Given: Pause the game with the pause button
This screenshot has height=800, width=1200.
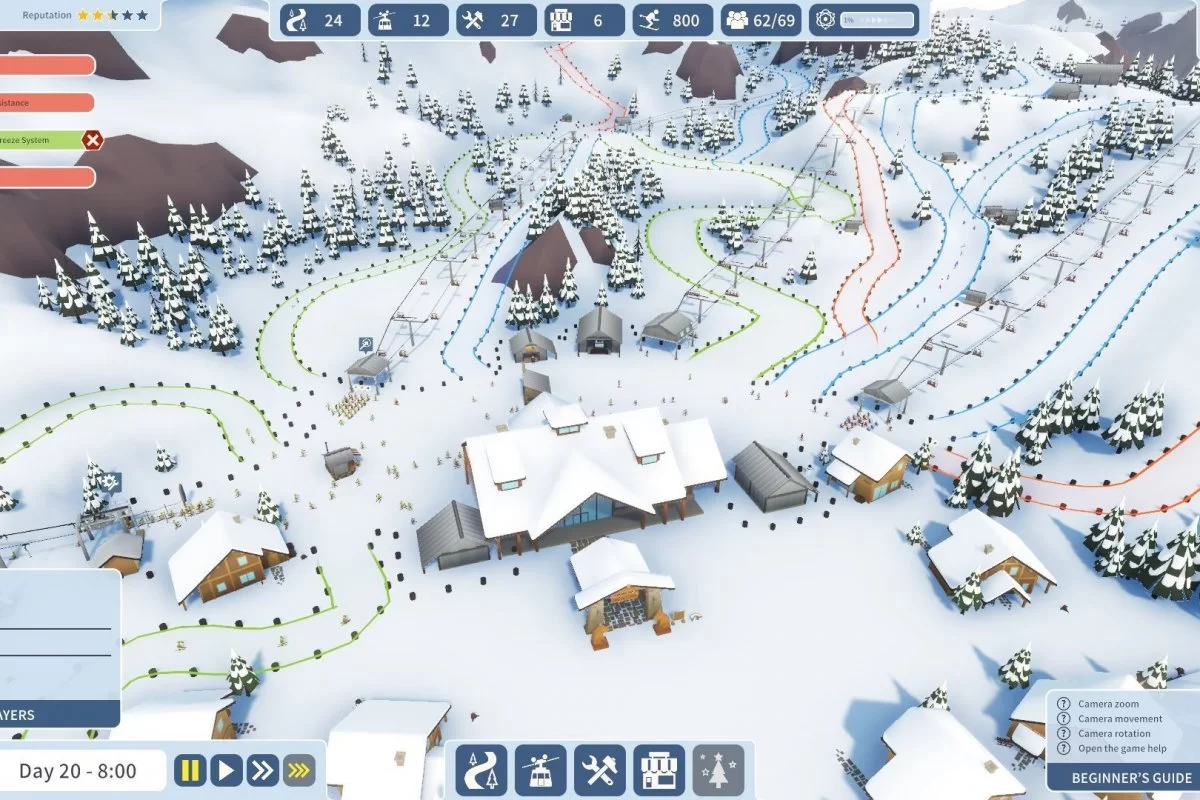Looking at the screenshot, I should (x=190, y=770).
